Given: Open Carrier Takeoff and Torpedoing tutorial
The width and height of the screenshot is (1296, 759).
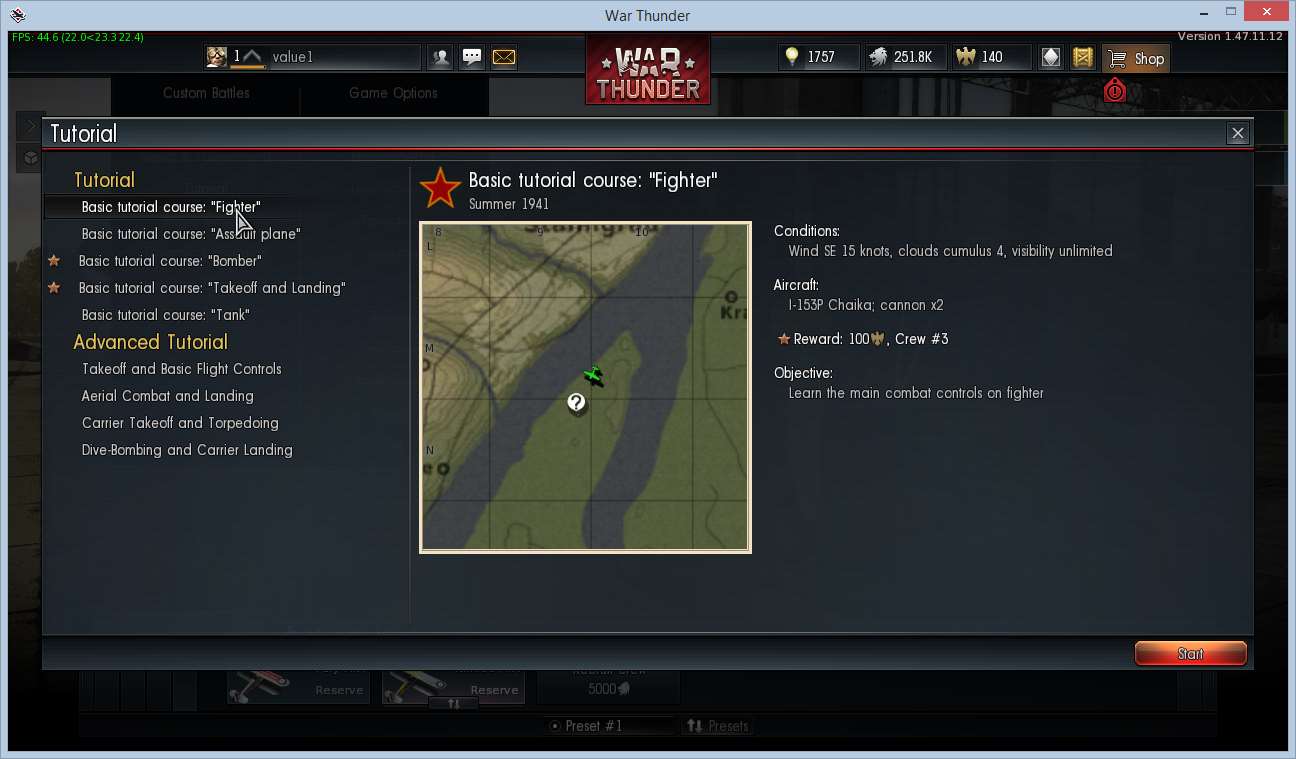Looking at the screenshot, I should 180,423.
